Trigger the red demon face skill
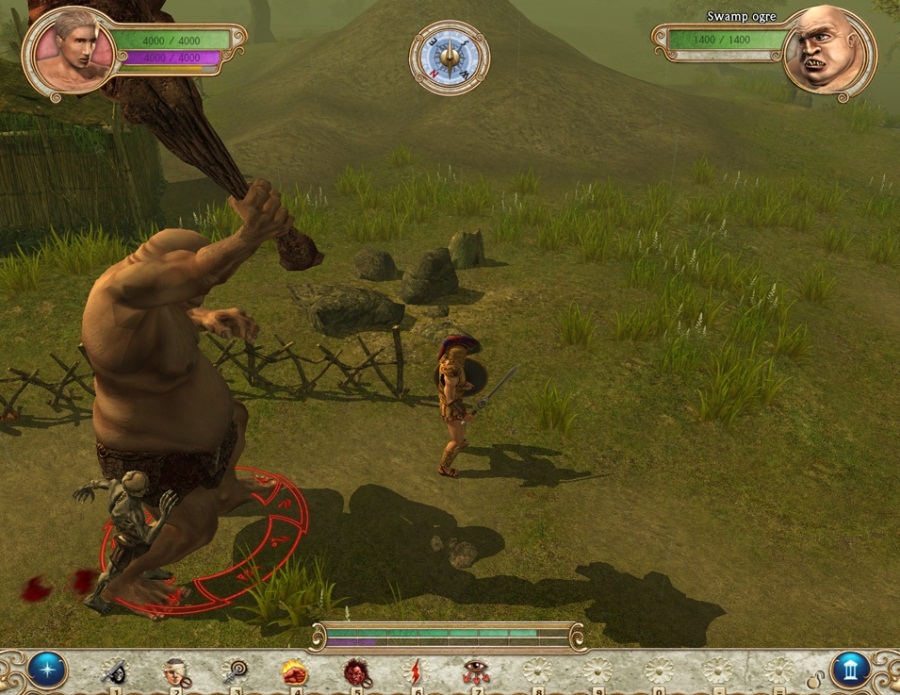 [x=356, y=671]
